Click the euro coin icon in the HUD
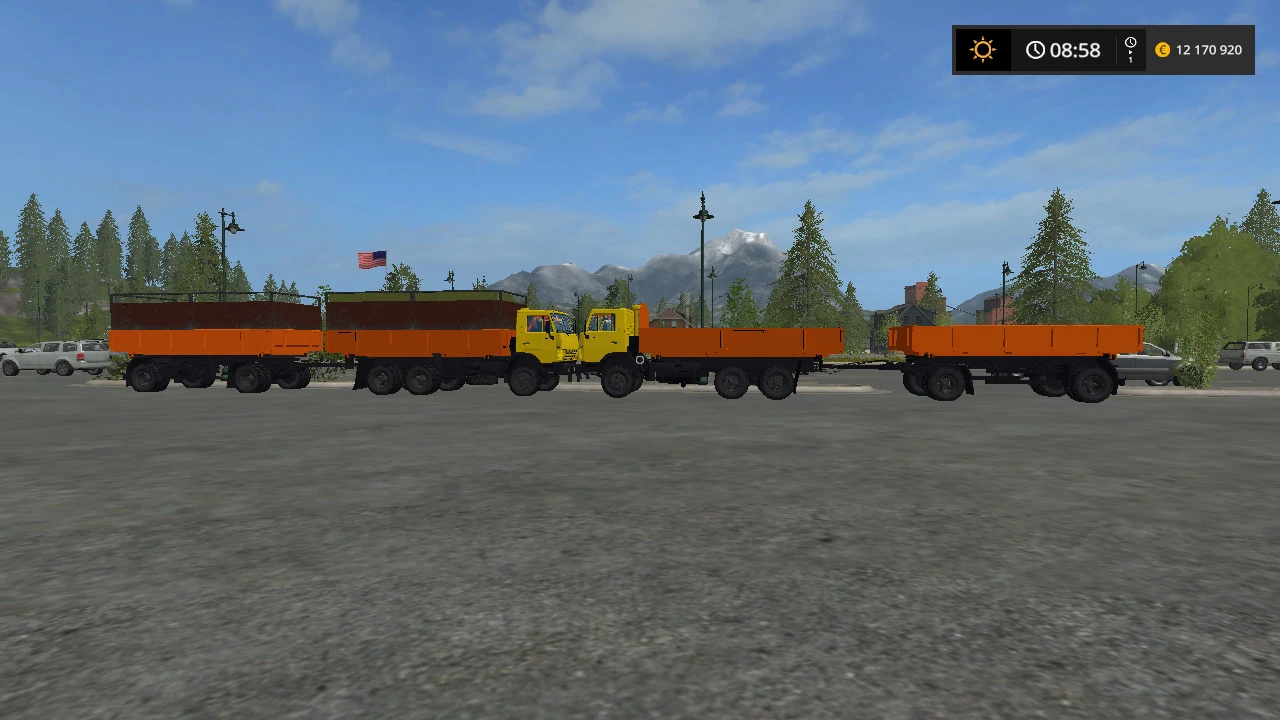This screenshot has height=720, width=1280. tap(1162, 49)
